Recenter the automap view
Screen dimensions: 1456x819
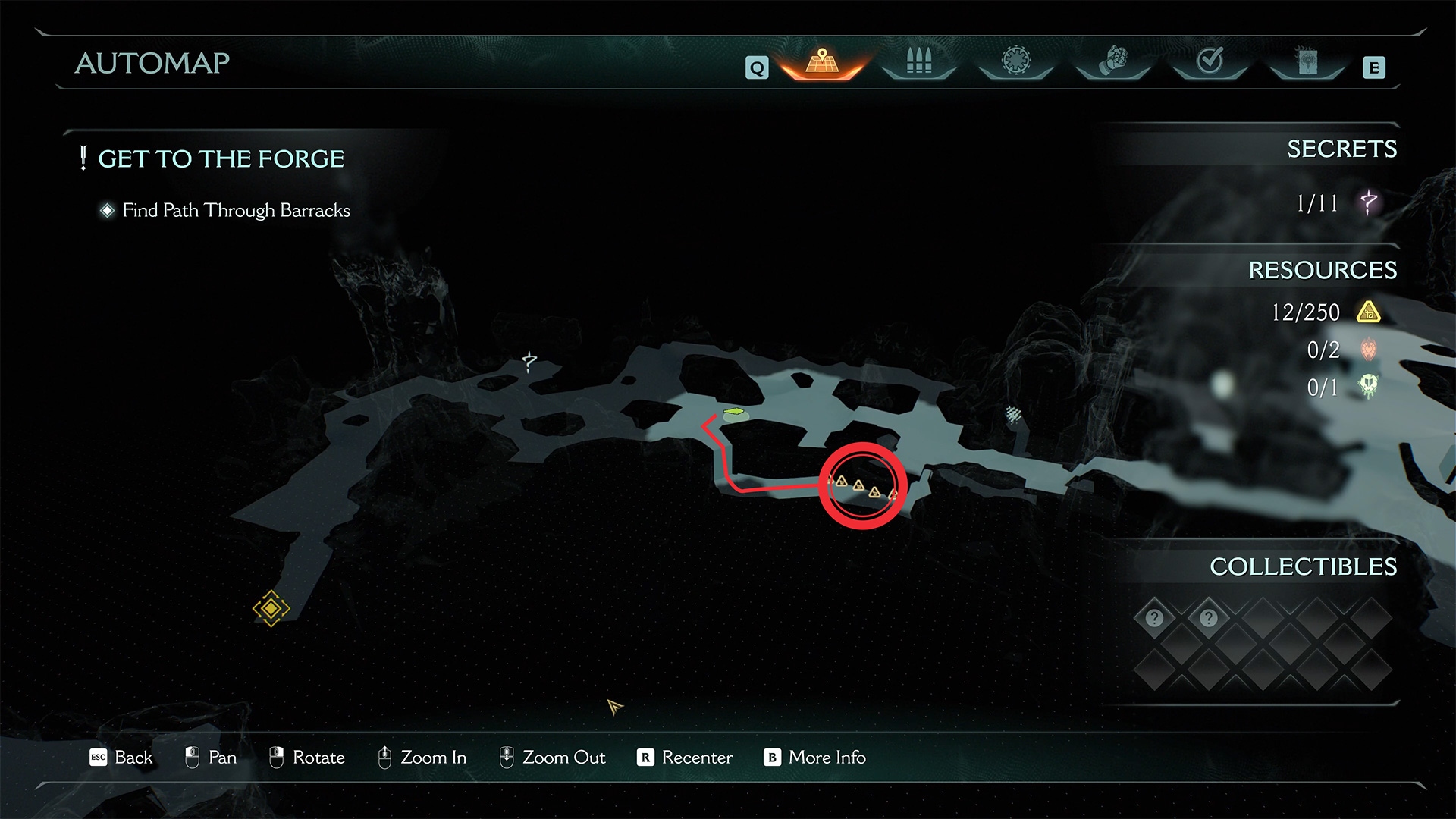(685, 758)
